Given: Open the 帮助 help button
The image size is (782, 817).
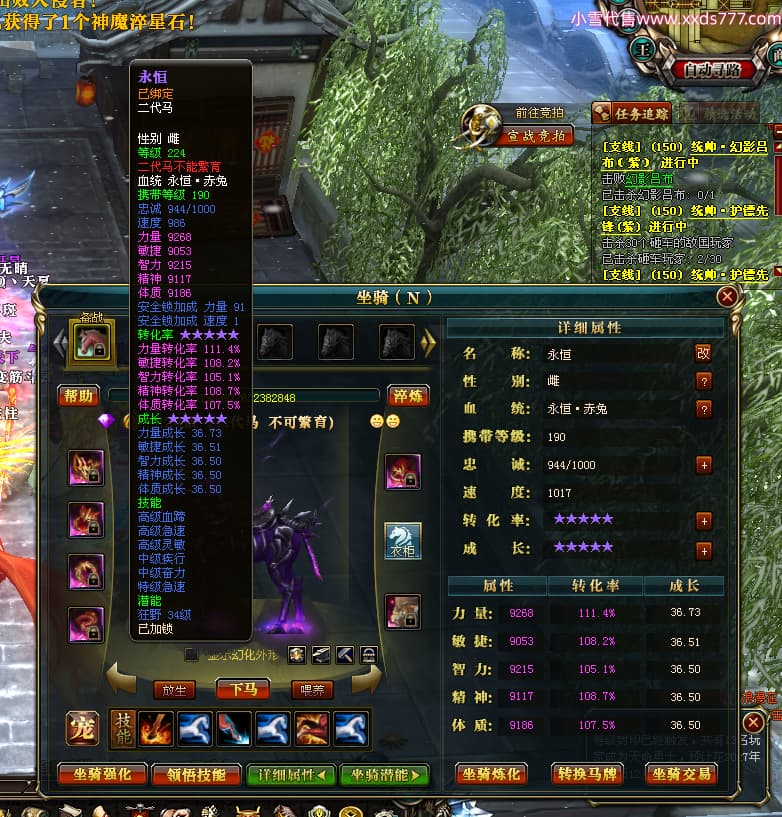Looking at the screenshot, I should coord(77,396).
